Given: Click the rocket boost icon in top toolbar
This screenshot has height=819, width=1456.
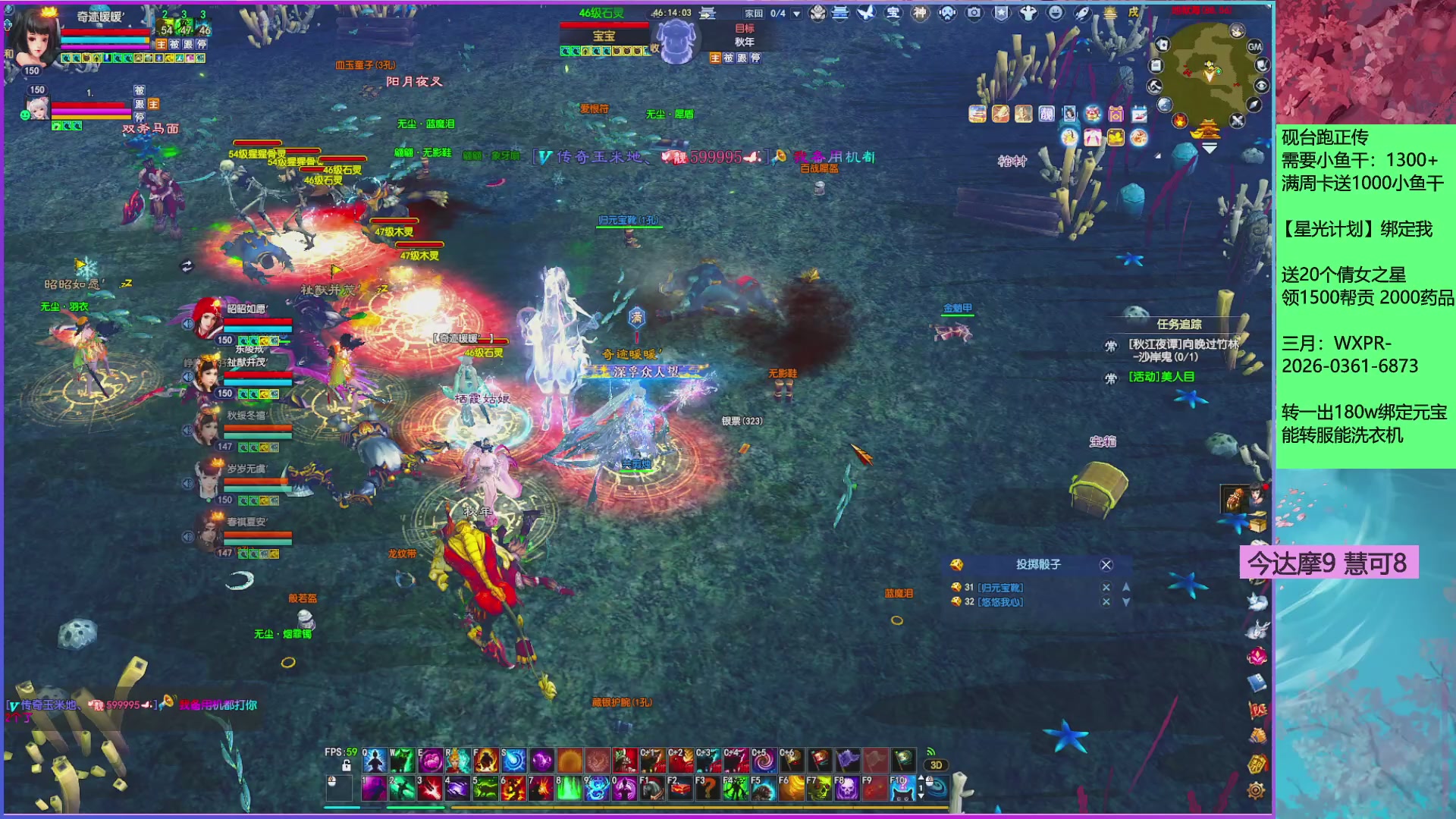Looking at the screenshot, I should point(1082,14).
